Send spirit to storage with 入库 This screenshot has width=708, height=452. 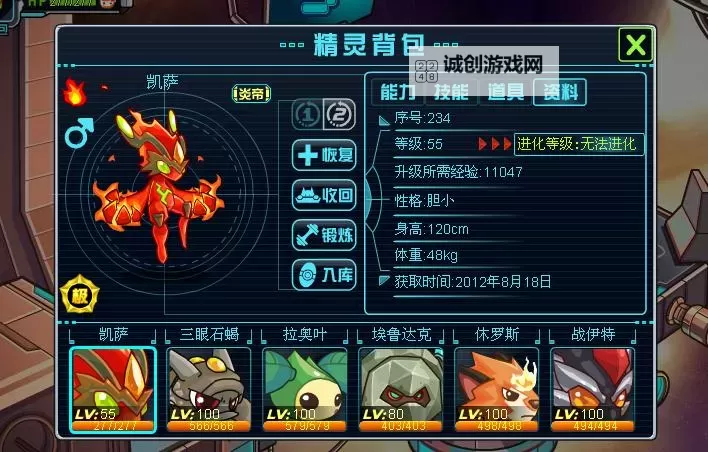[324, 274]
